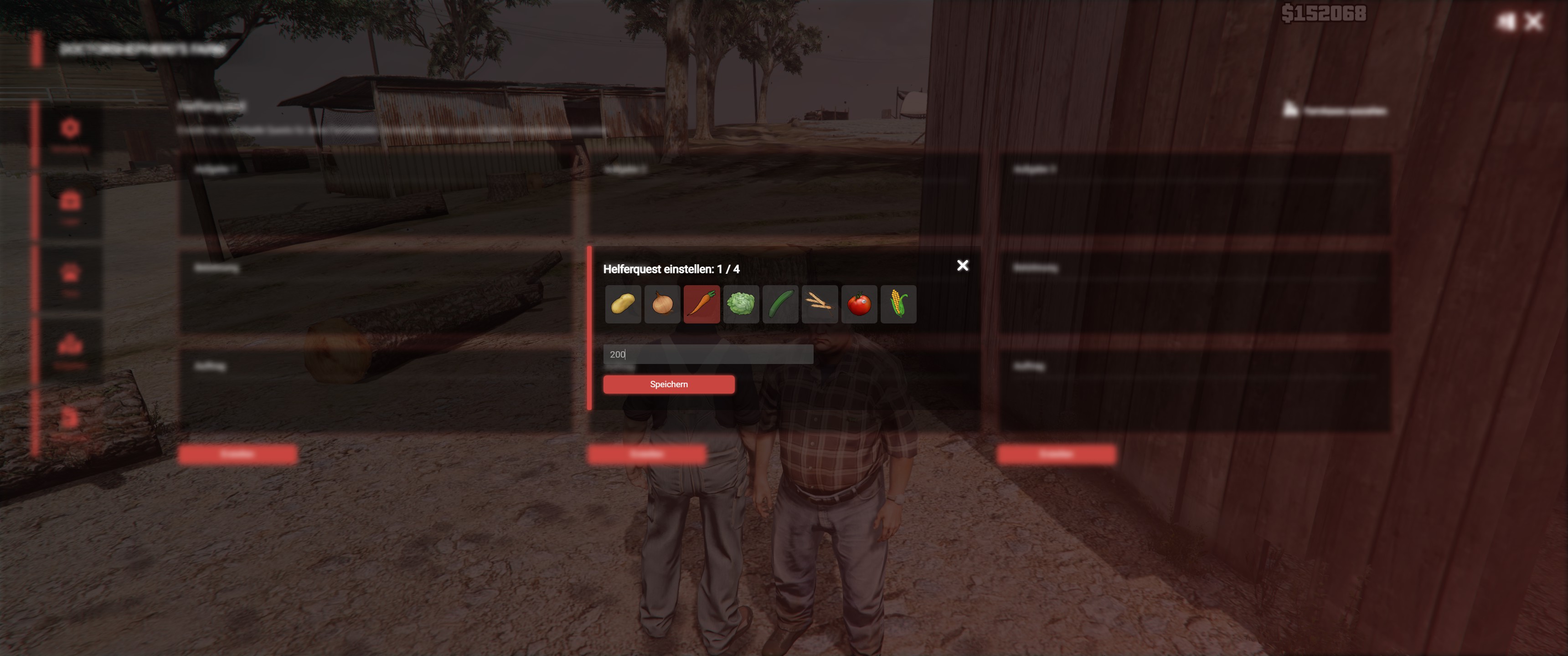Viewport: 1568px width, 656px height.
Task: Select the wheat crop icon
Action: 819,304
